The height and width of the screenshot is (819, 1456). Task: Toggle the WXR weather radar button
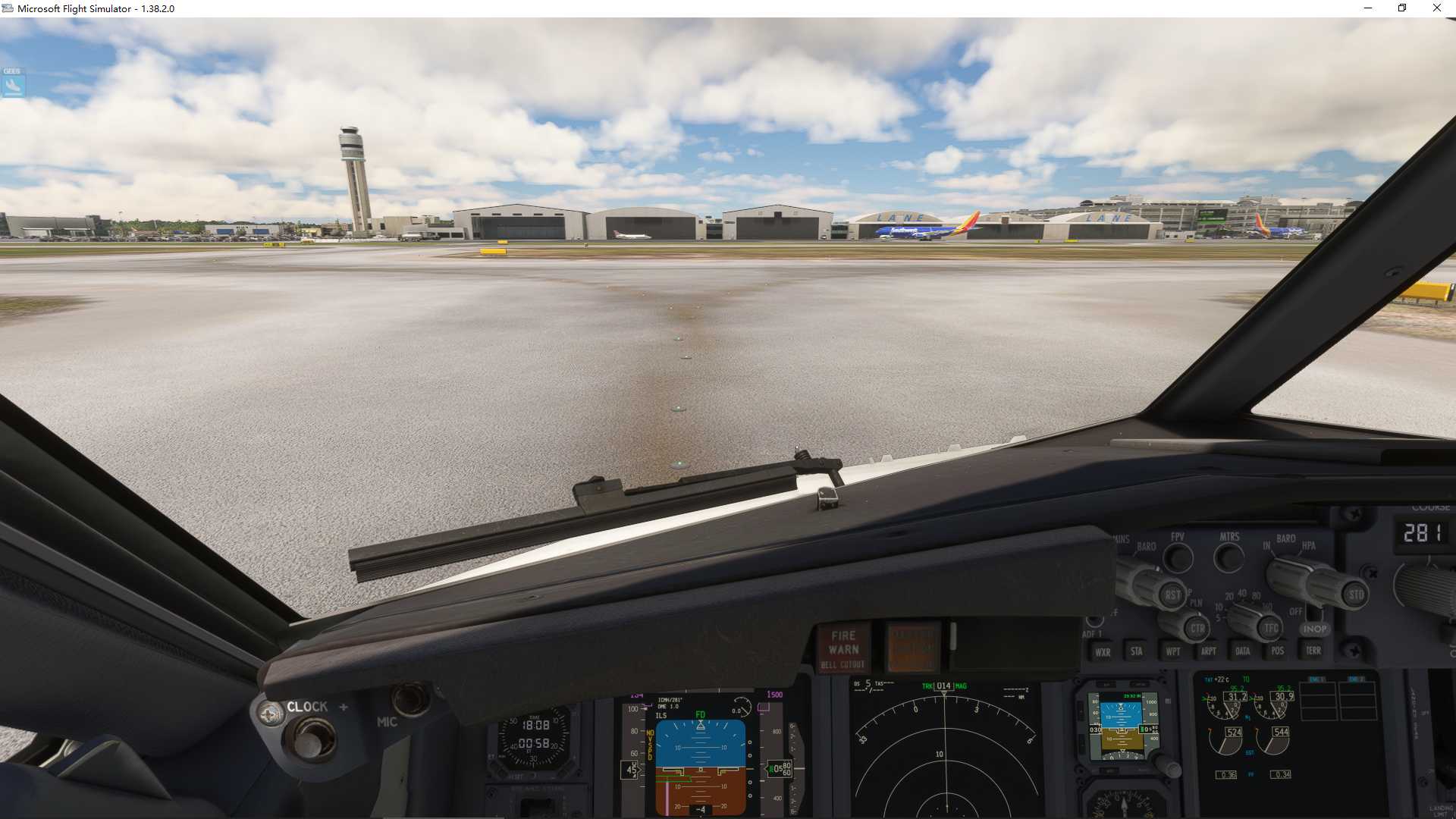[1102, 652]
